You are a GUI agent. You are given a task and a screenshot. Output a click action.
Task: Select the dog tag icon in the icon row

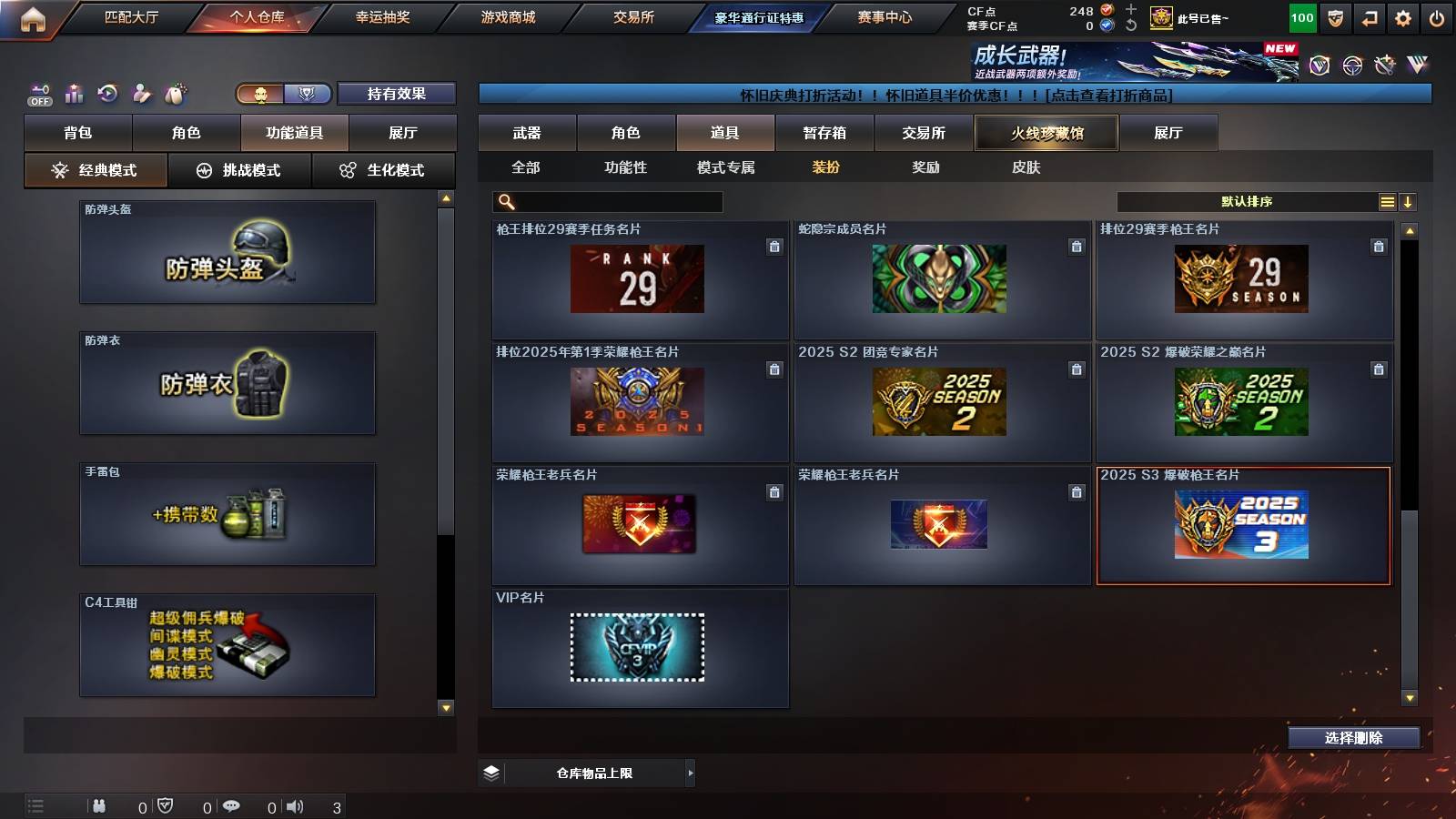pyautogui.click(x=176, y=93)
